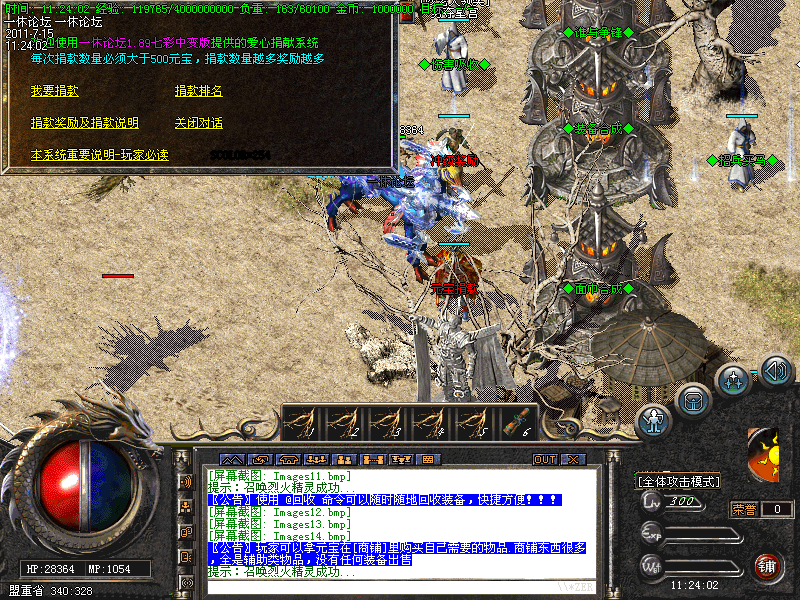Click 关闭对话 to close the dialogue

click(198, 123)
